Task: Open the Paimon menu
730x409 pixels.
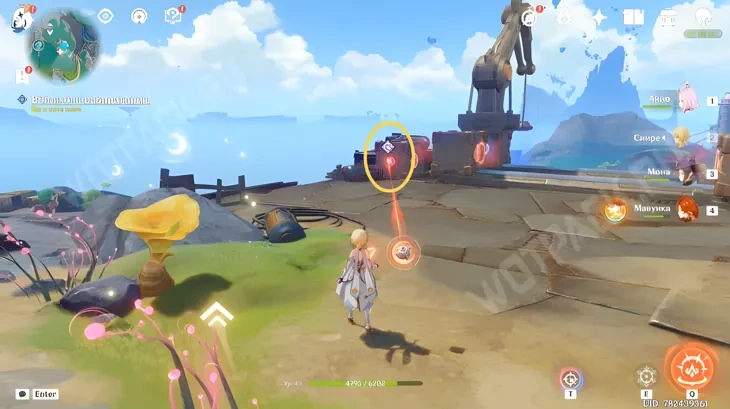Action: [22, 19]
